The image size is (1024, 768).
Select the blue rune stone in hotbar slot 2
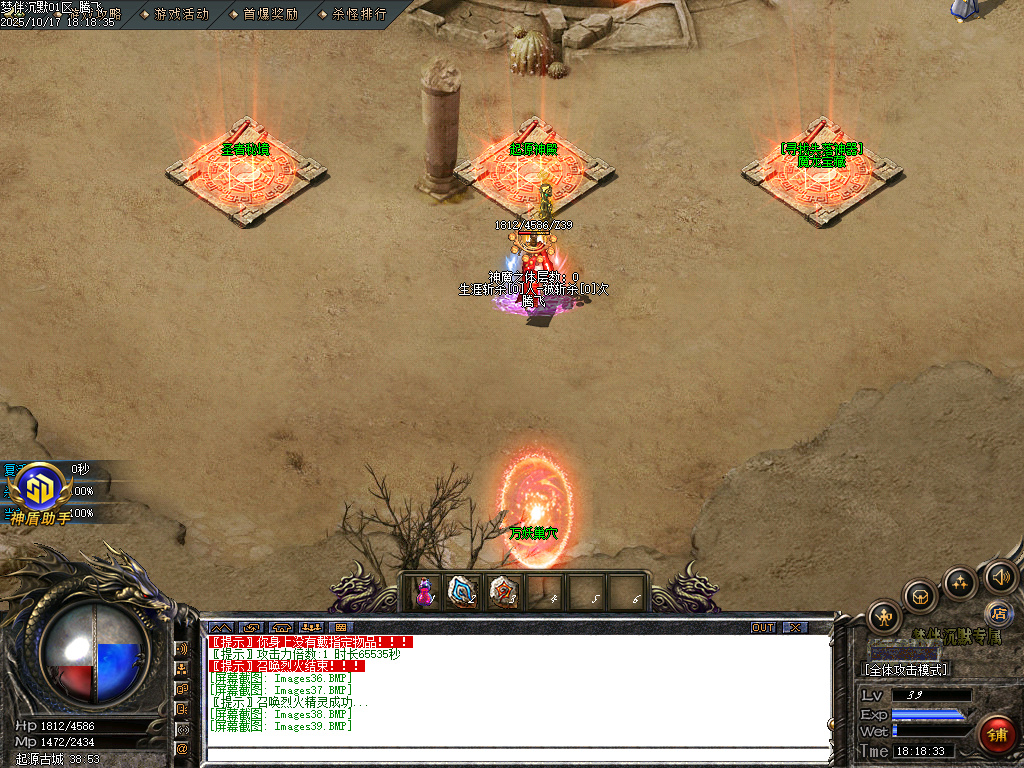point(463,593)
